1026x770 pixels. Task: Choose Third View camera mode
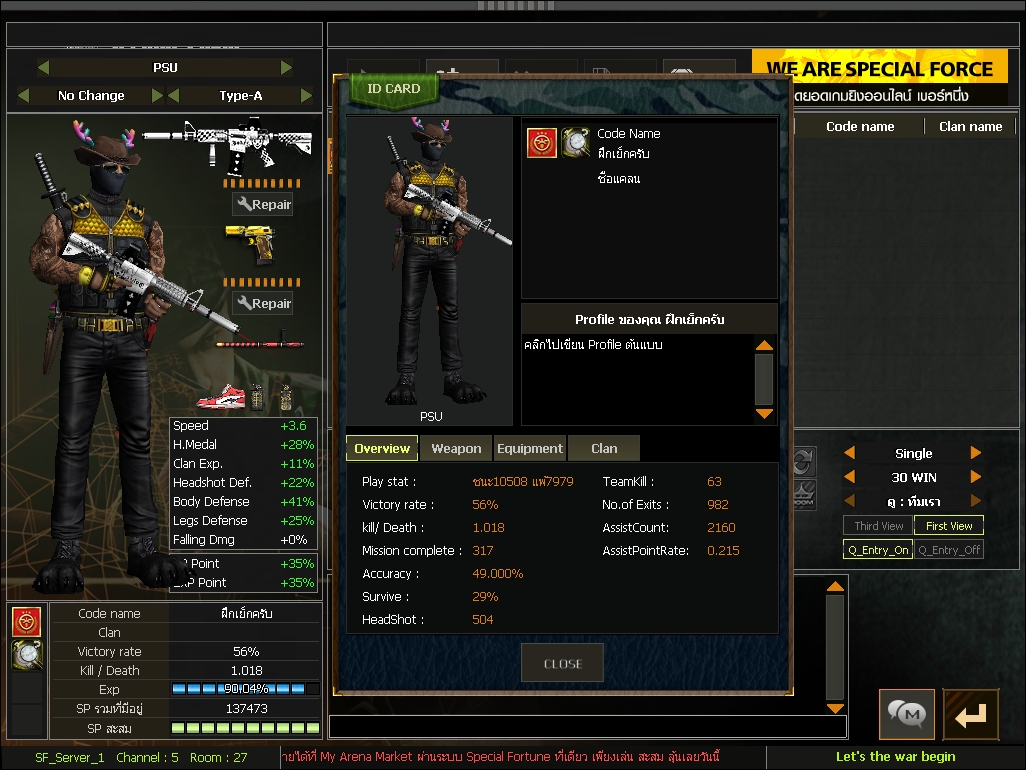(878, 526)
